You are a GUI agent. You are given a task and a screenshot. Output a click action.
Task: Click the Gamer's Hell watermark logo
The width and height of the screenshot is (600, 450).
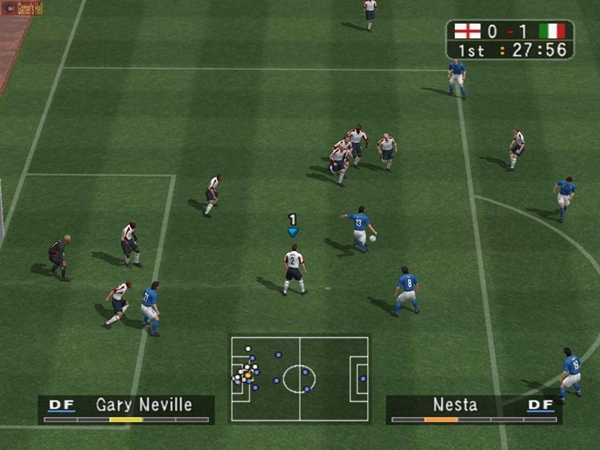coord(22,9)
